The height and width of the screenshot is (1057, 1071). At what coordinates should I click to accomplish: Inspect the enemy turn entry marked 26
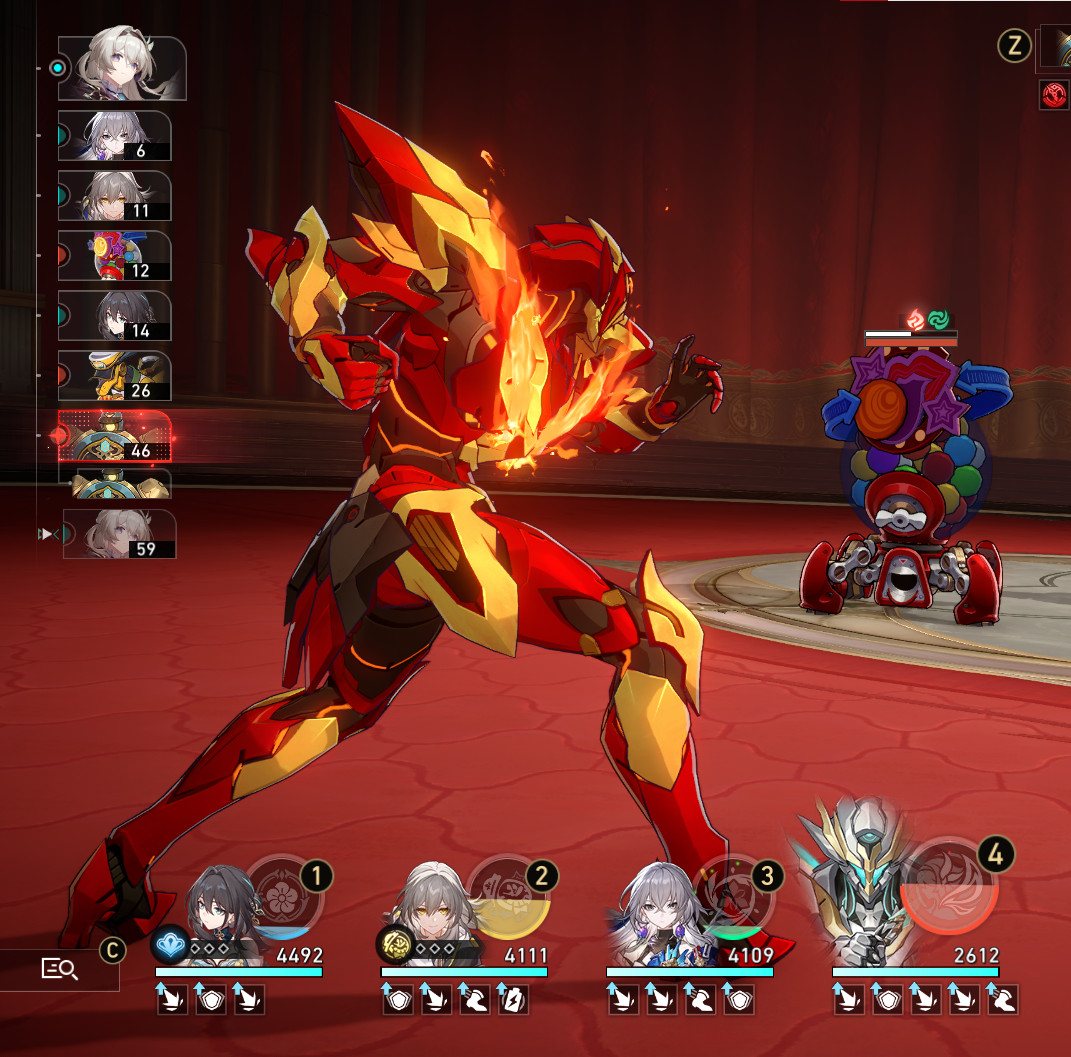pyautogui.click(x=114, y=376)
